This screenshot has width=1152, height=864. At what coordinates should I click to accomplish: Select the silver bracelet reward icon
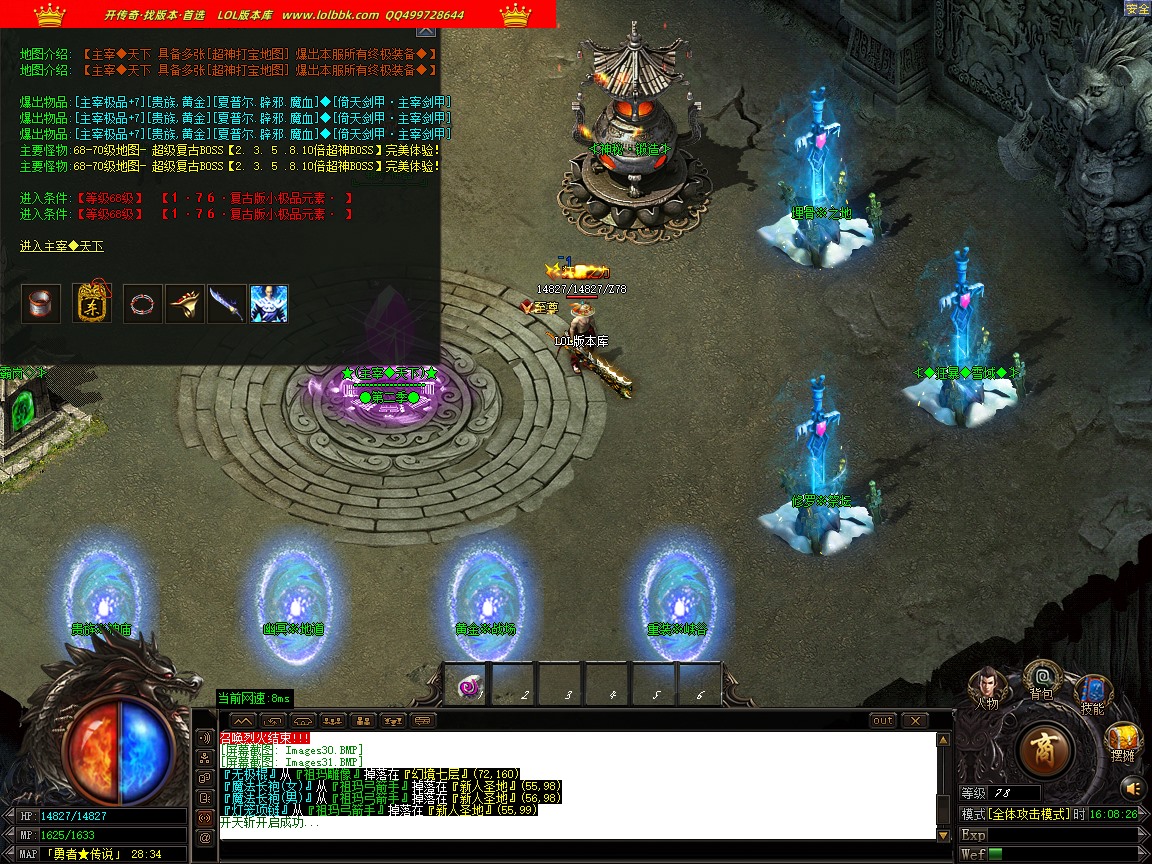[x=41, y=303]
